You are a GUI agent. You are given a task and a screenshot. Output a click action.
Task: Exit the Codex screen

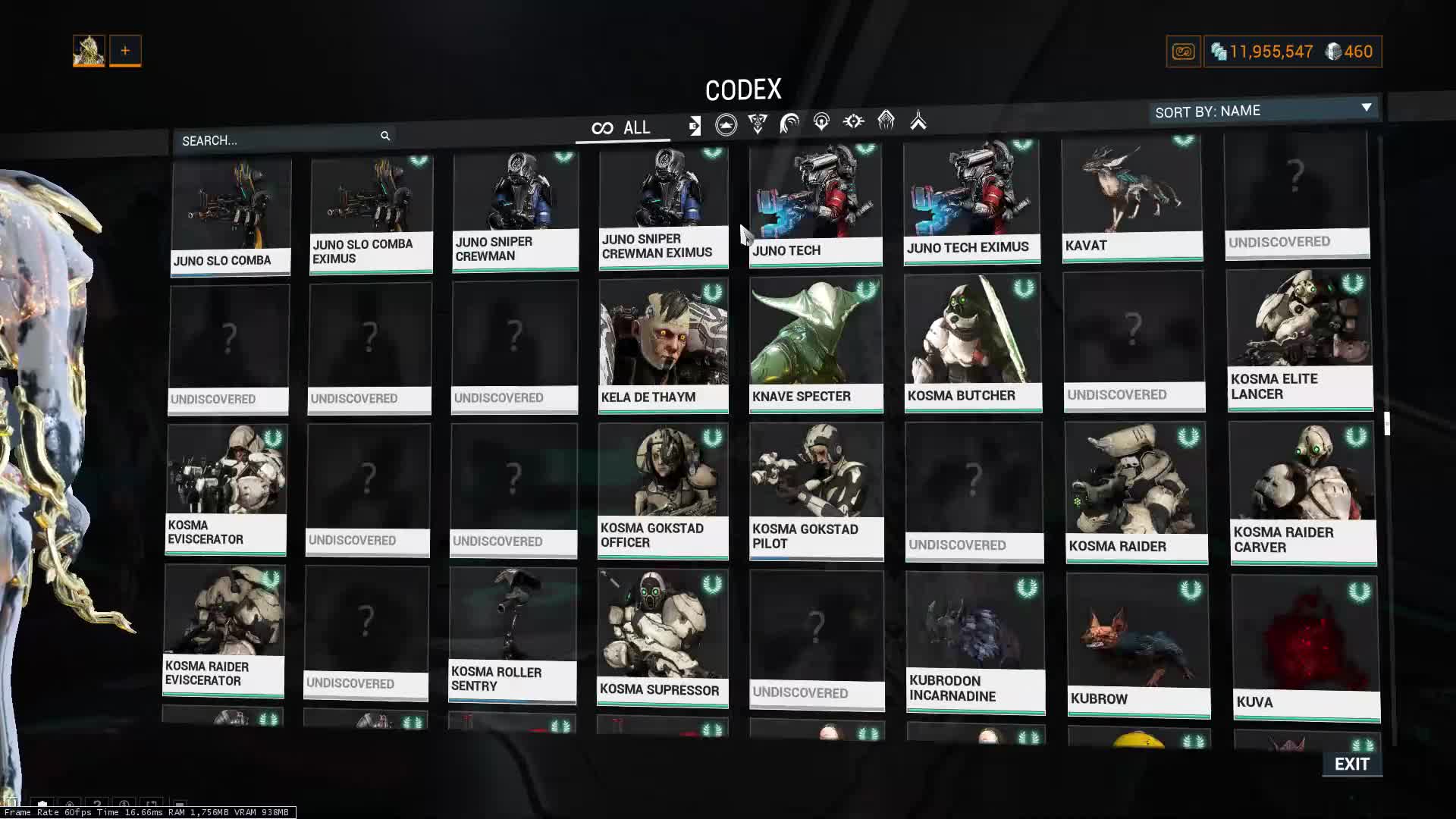tap(1351, 764)
